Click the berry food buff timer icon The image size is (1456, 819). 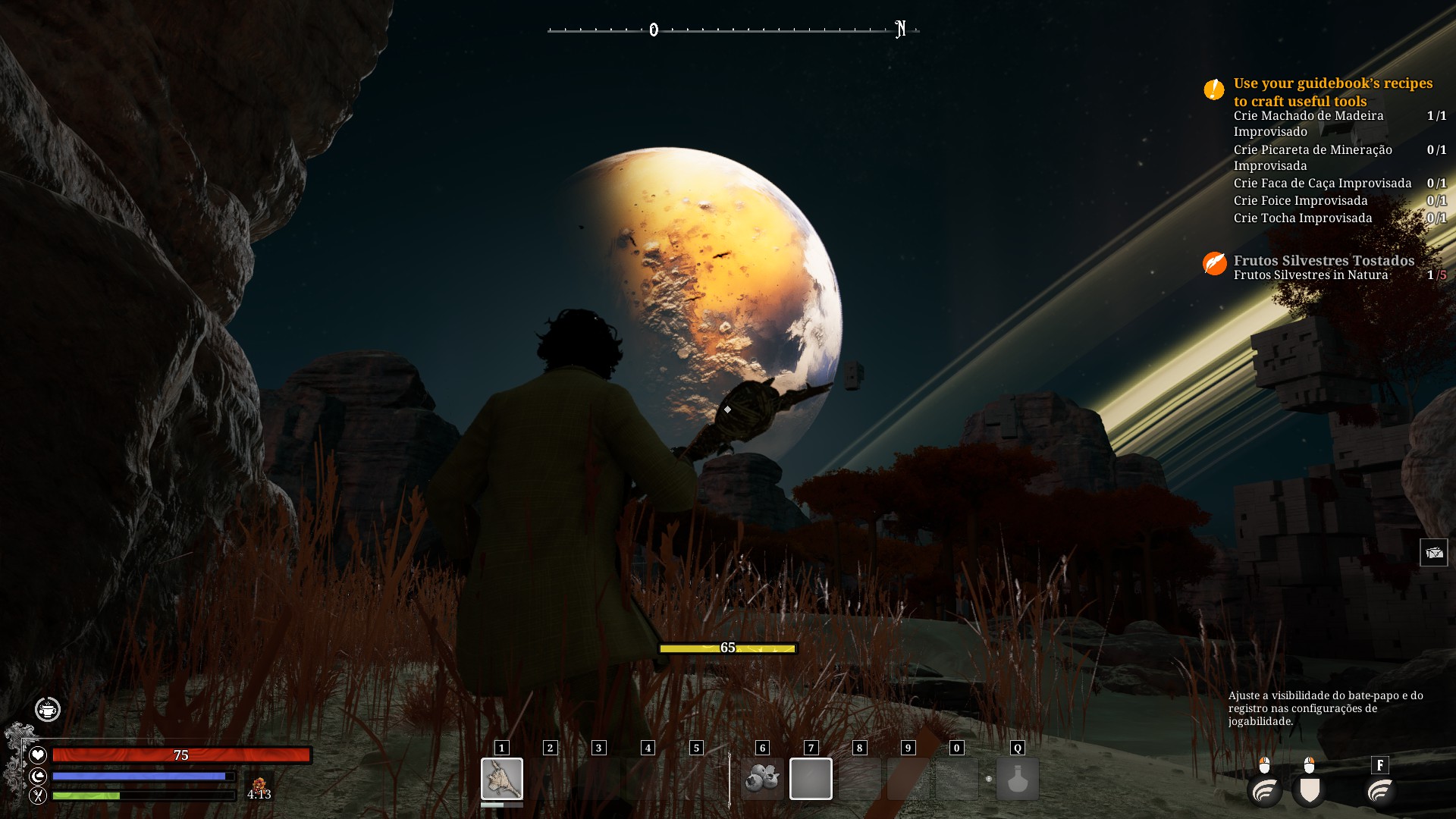259,786
